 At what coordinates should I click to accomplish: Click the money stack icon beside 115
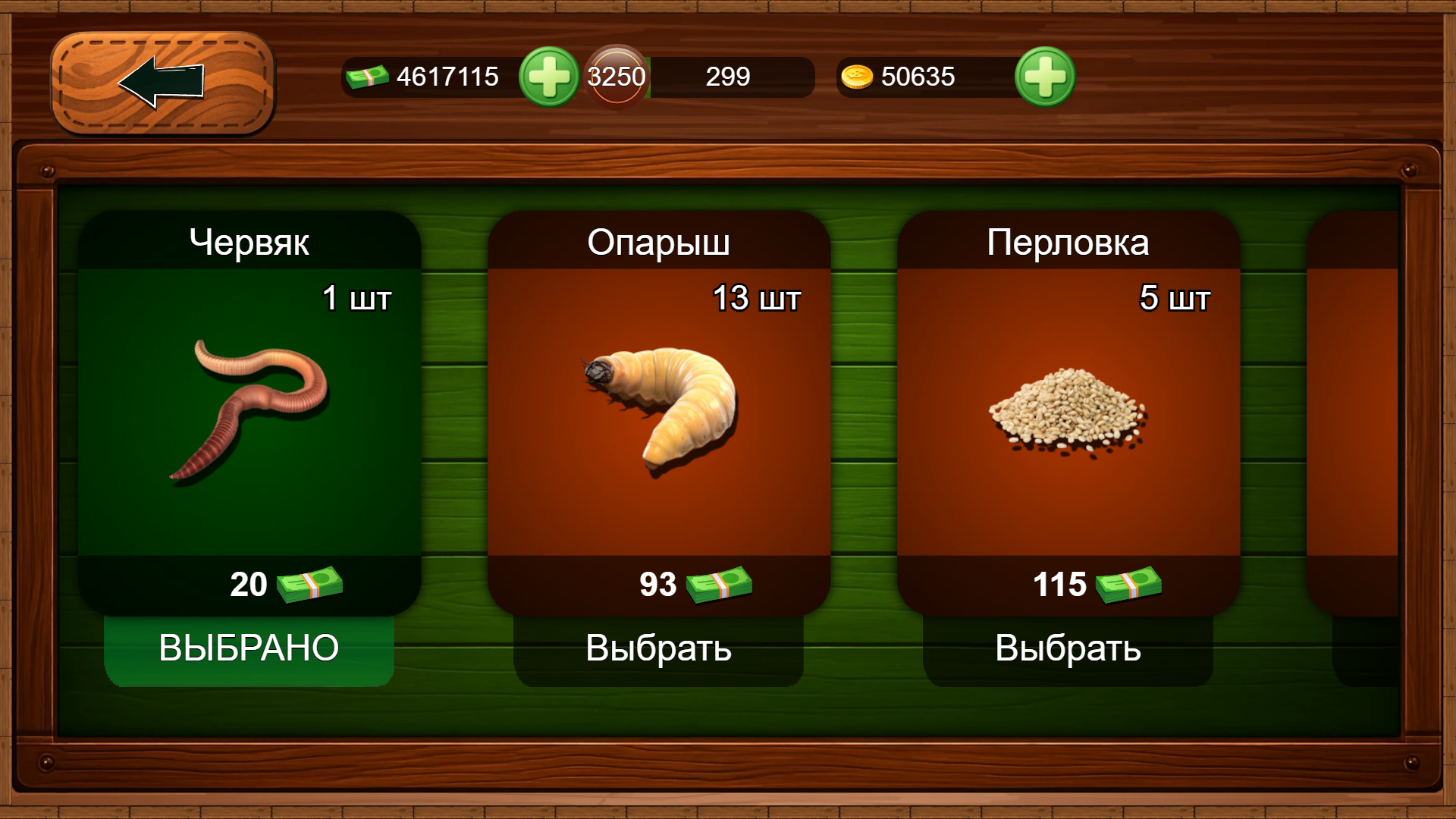1128,584
